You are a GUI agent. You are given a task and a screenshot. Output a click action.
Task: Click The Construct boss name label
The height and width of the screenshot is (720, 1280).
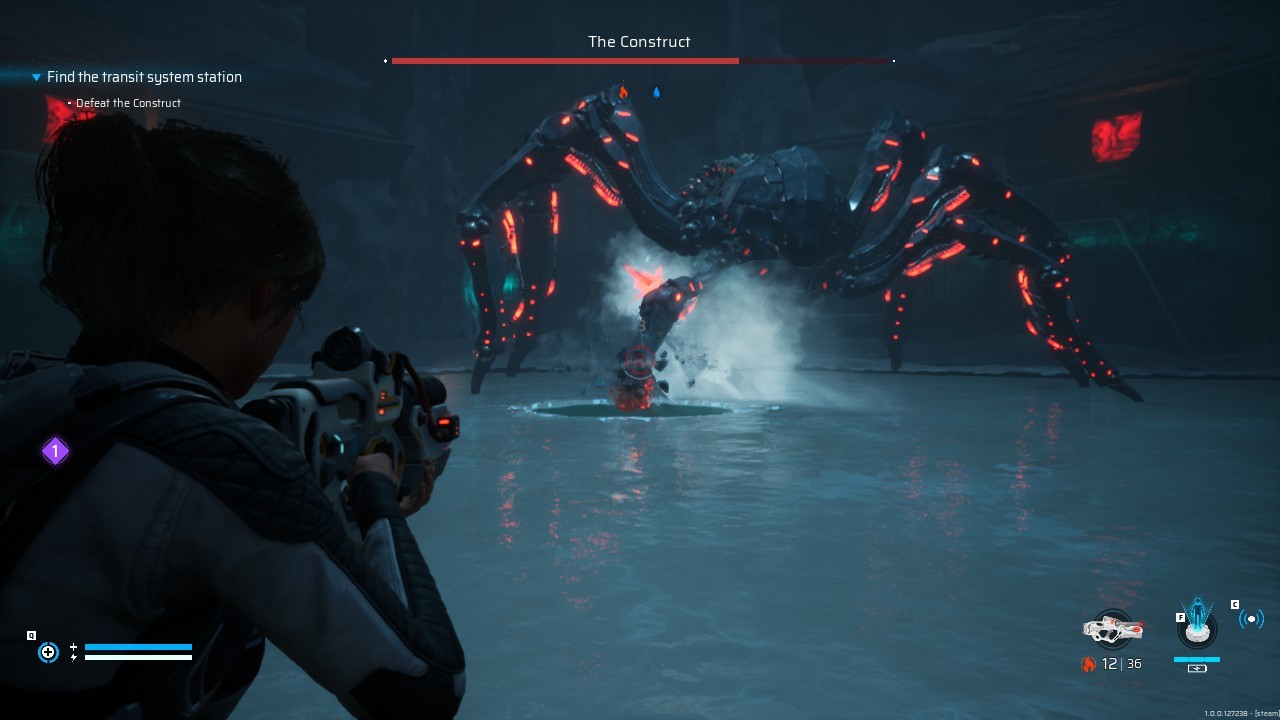[639, 42]
